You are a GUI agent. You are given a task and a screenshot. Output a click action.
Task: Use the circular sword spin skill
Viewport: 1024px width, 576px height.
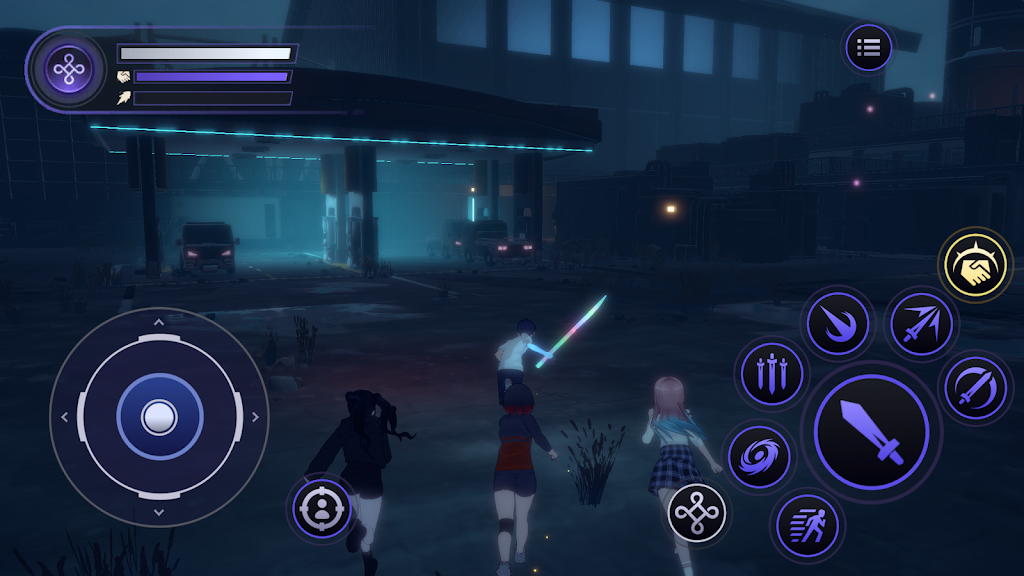tap(974, 387)
